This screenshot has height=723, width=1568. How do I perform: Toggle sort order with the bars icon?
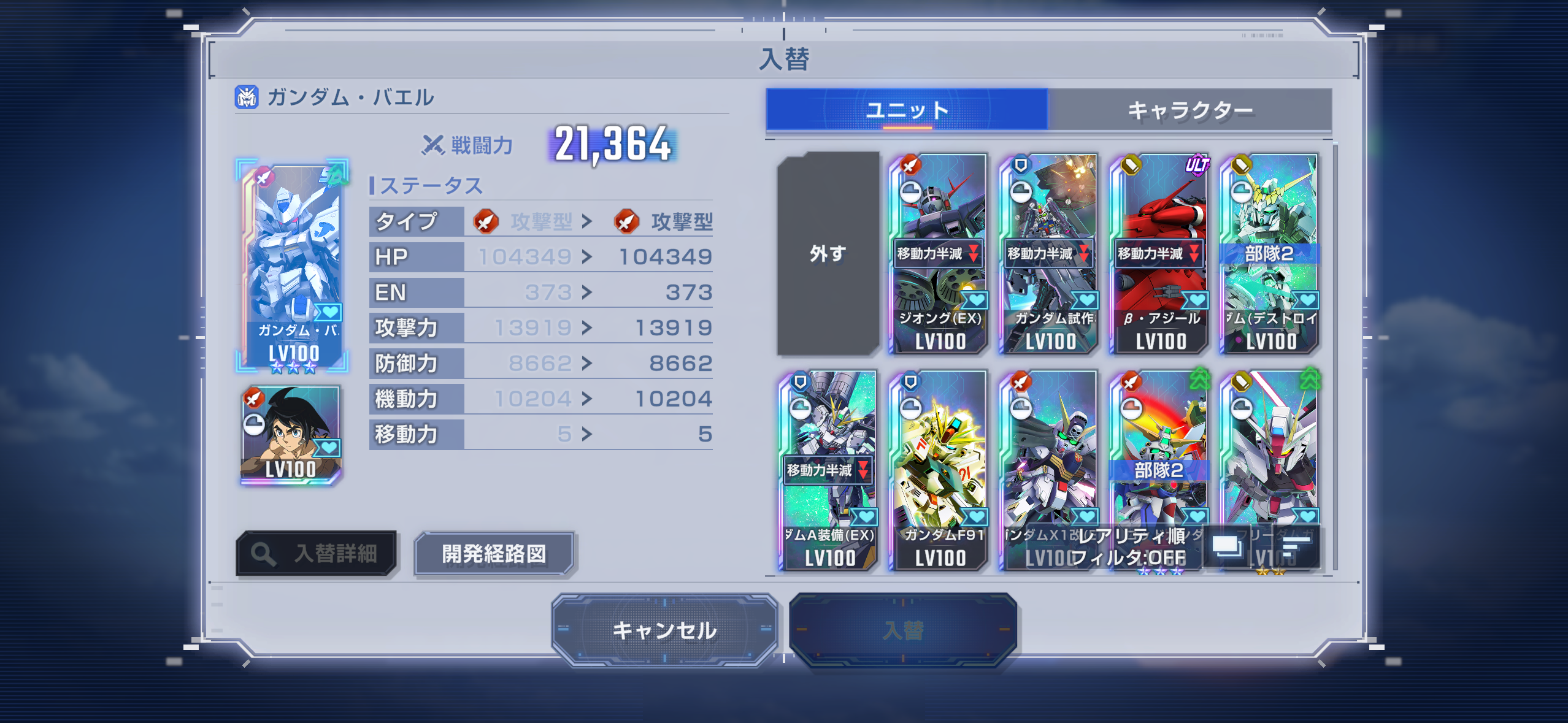tap(1296, 546)
